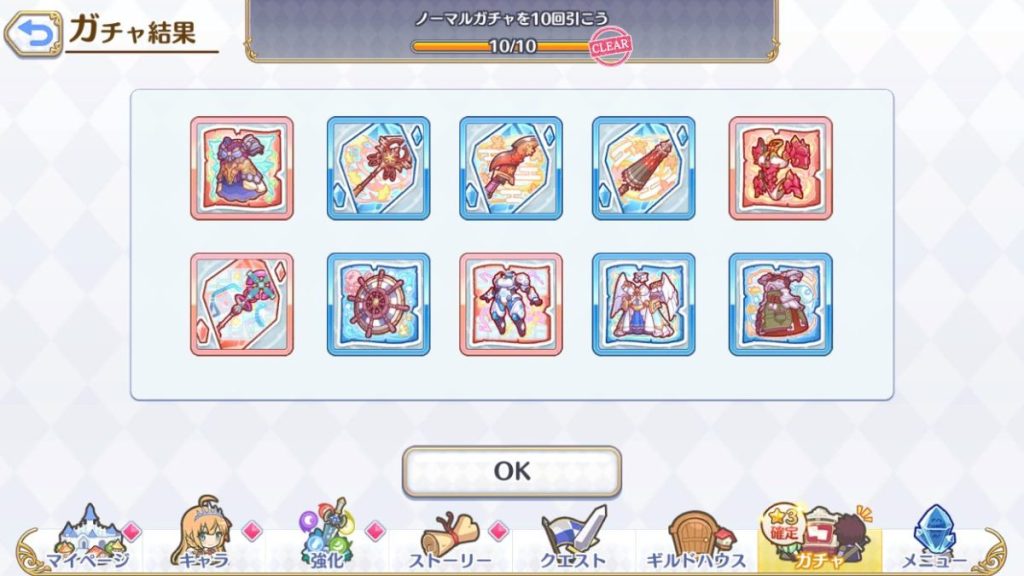View the red folded umbrella item
Viewport: 1024px width, 576px height.
click(x=643, y=168)
